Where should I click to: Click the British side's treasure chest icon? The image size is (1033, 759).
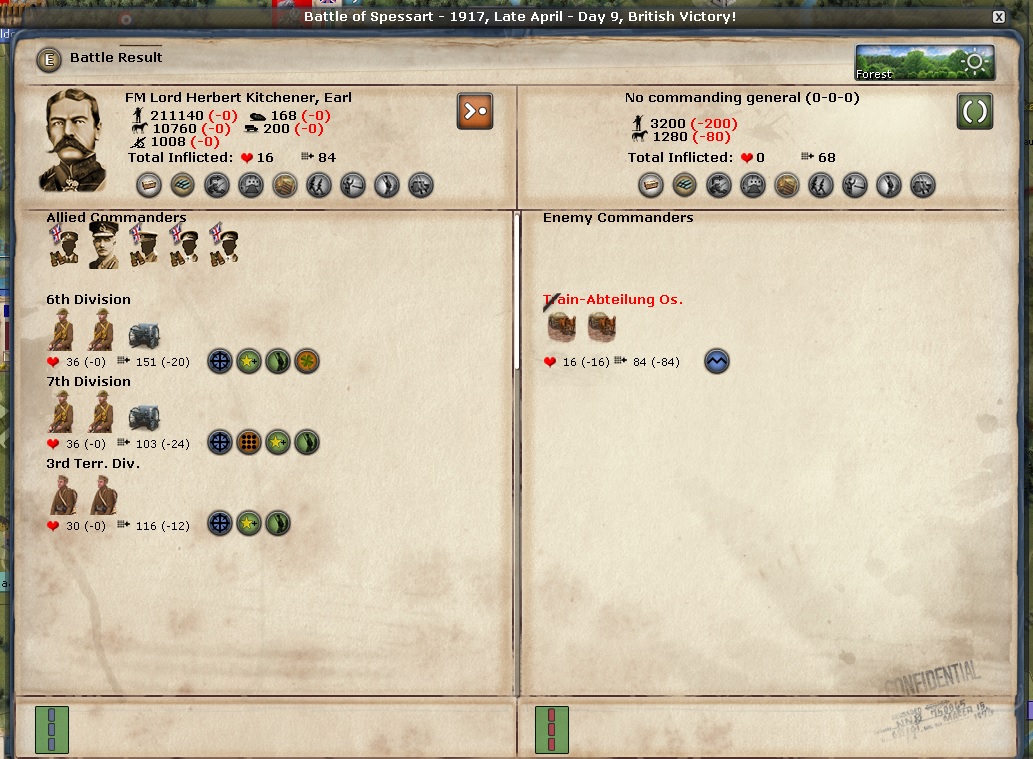tap(285, 185)
